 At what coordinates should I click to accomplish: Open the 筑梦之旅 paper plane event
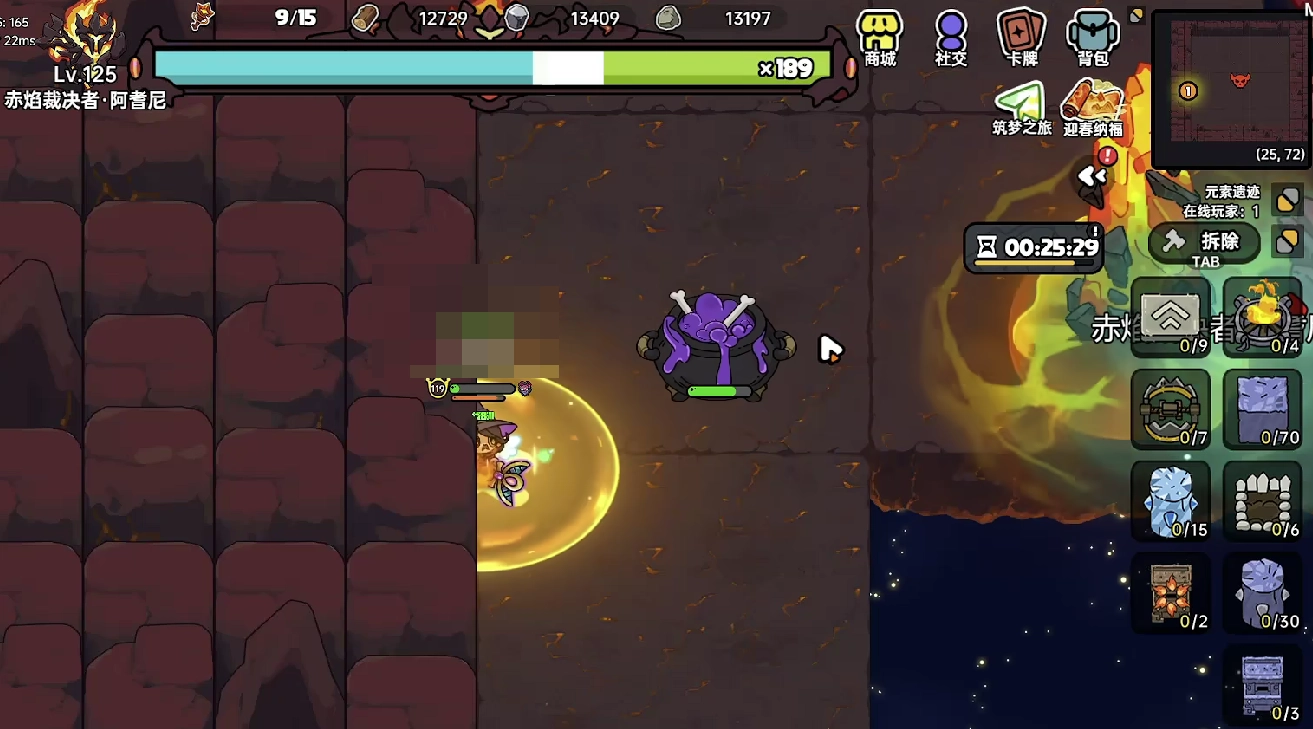[1020, 108]
